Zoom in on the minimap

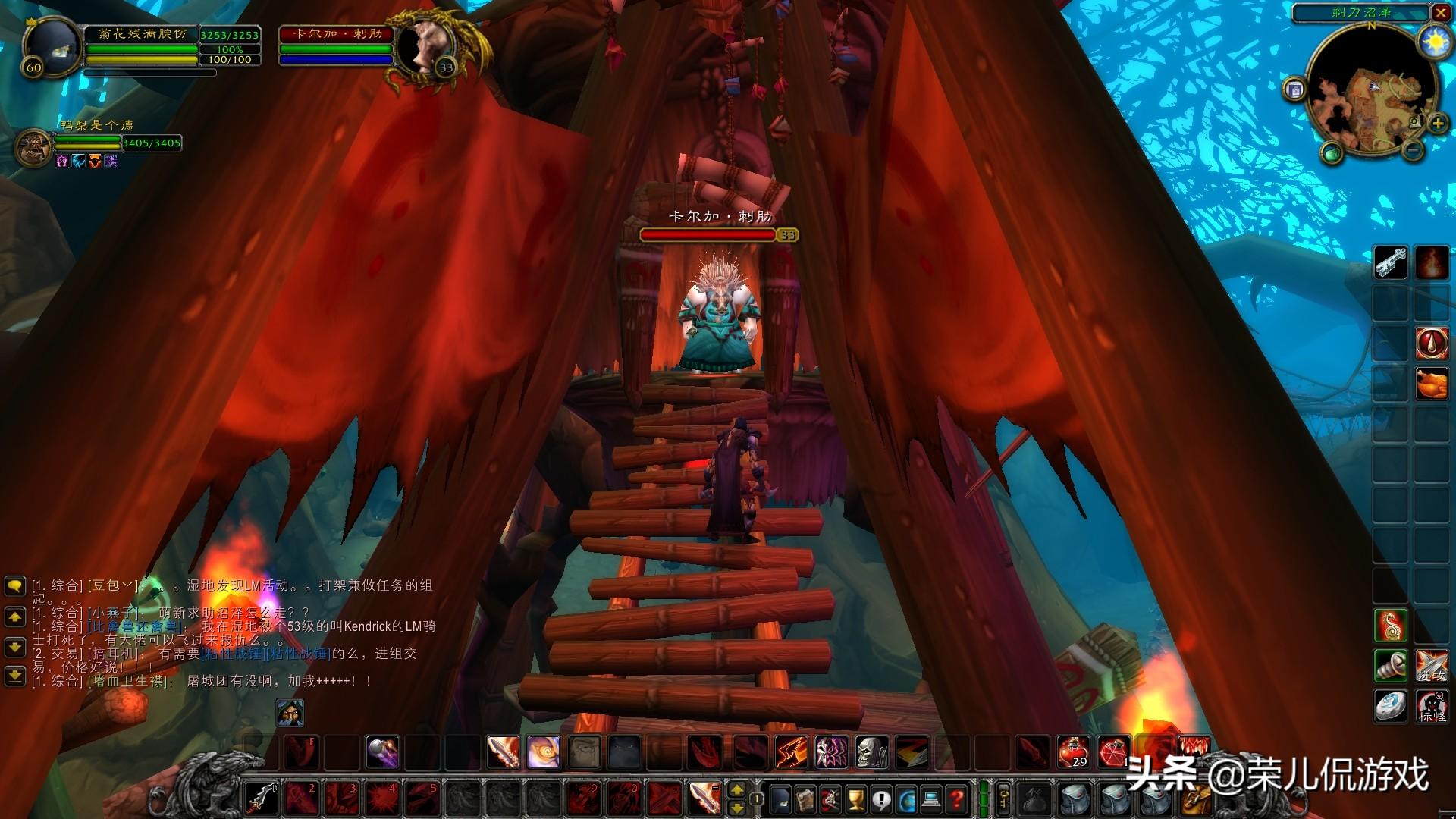[1438, 124]
